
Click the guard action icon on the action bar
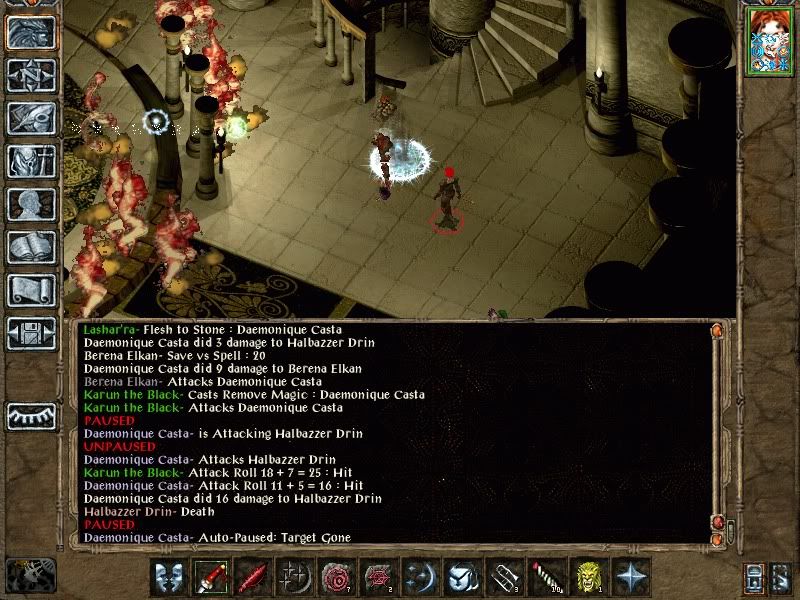[x=169, y=577]
